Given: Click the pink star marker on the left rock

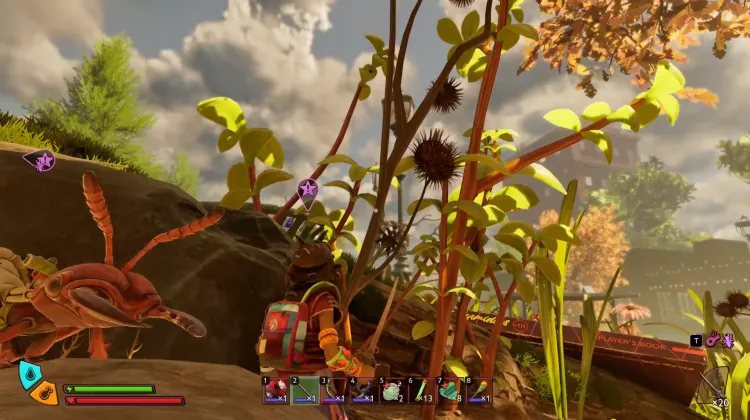Looking at the screenshot, I should 43,160.
